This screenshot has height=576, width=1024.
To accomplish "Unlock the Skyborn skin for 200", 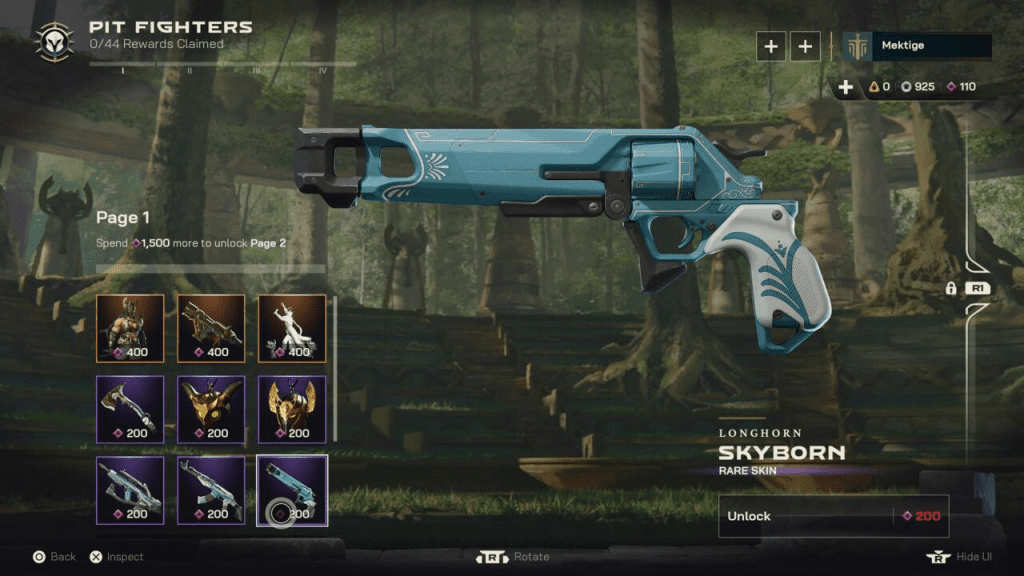I will click(833, 516).
